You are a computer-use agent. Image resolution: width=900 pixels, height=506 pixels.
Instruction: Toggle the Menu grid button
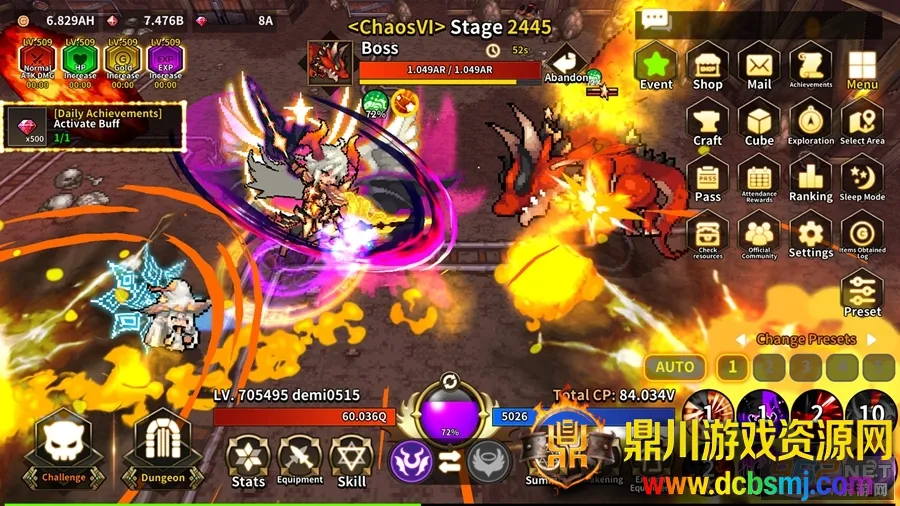point(862,66)
